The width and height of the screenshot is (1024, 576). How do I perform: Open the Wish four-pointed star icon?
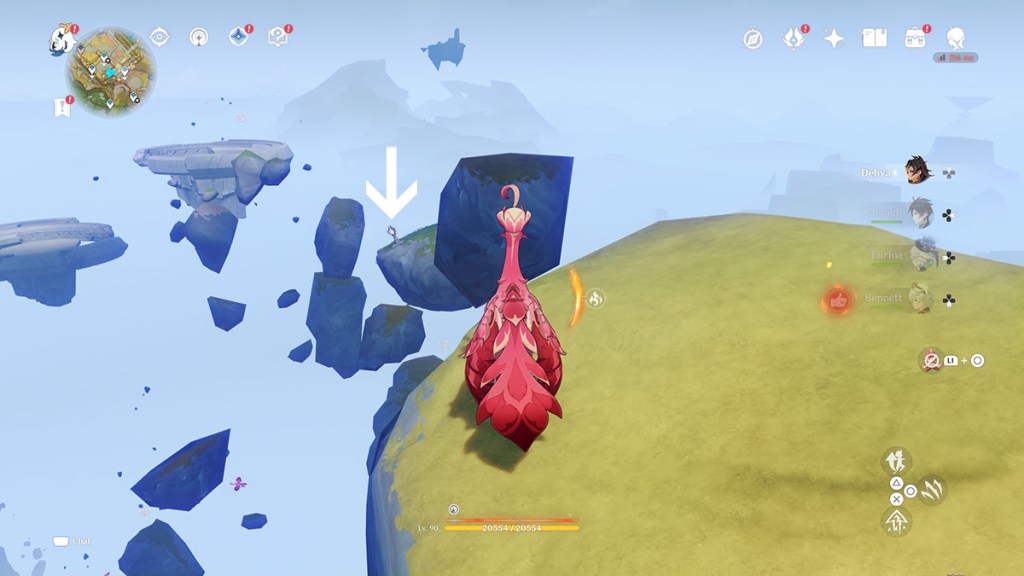834,38
